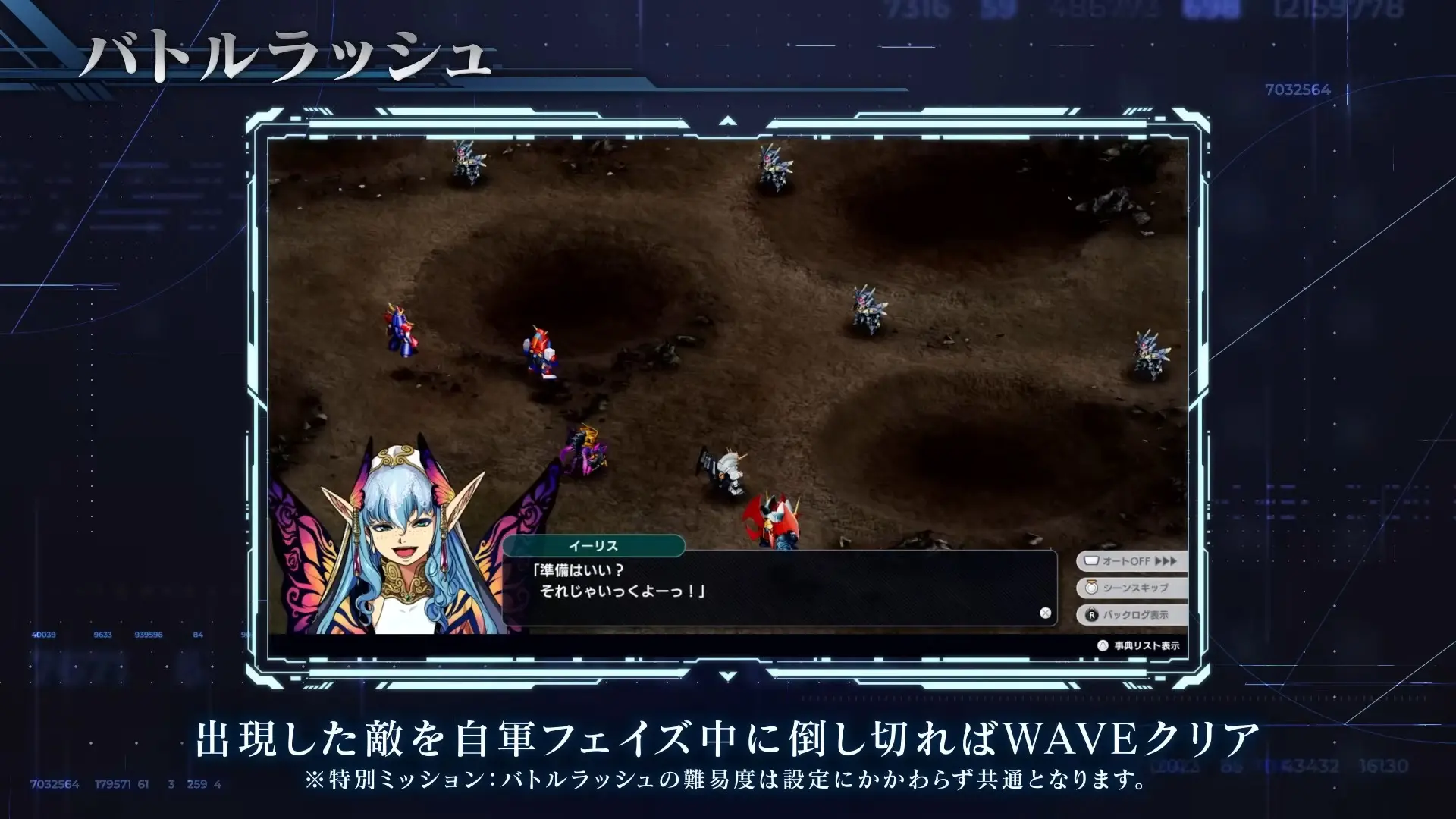Select the stopwatch icon for シーンスキップ

point(1091,587)
